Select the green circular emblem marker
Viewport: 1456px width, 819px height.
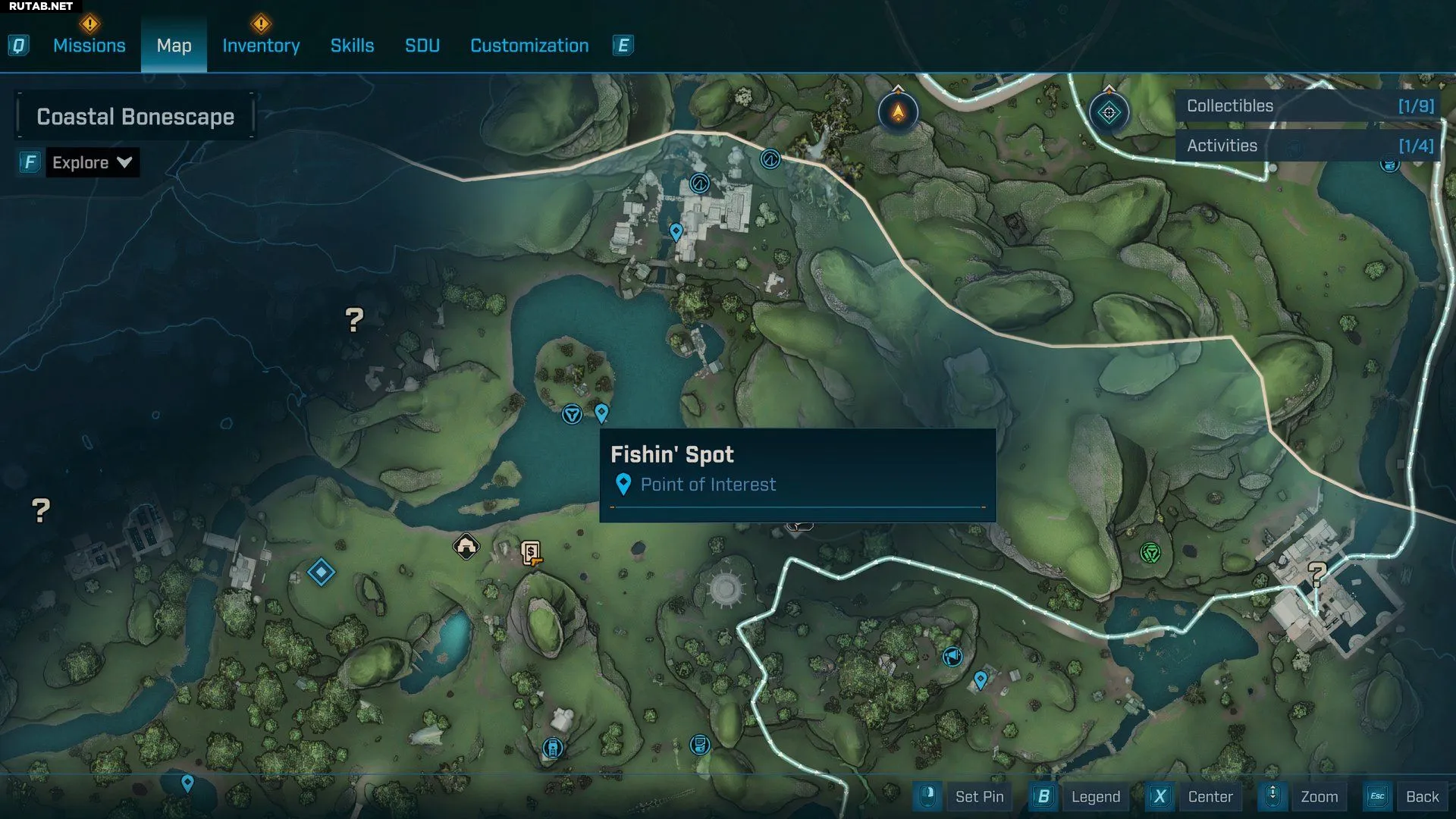coord(1150,553)
